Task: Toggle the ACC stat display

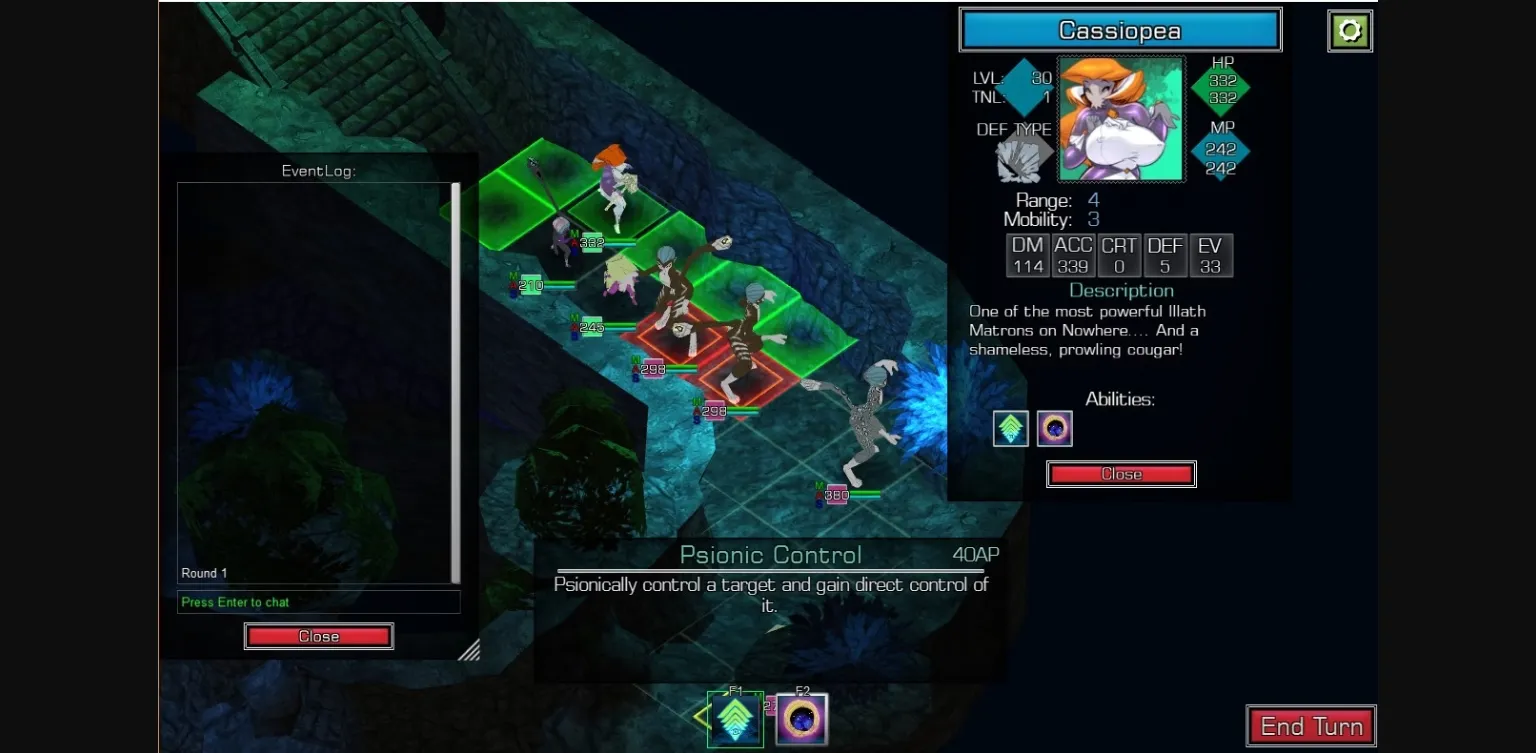Action: click(1074, 255)
